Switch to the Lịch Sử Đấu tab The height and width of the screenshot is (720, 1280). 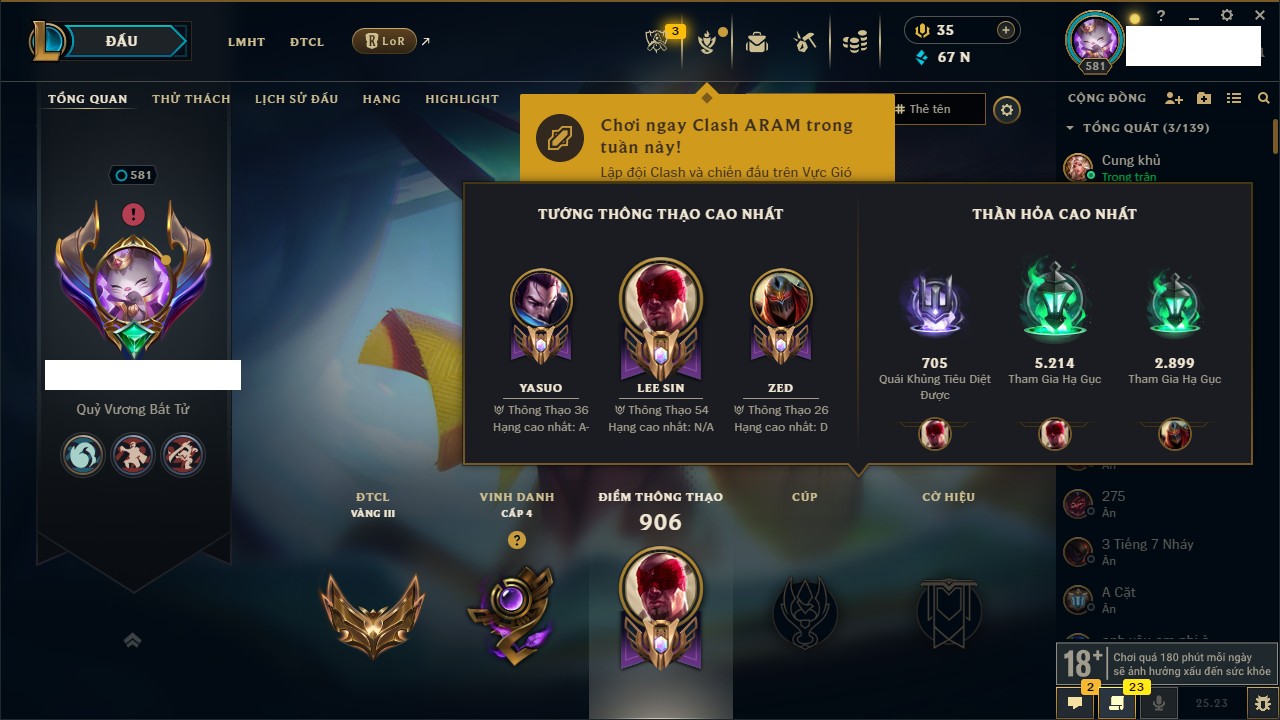296,99
